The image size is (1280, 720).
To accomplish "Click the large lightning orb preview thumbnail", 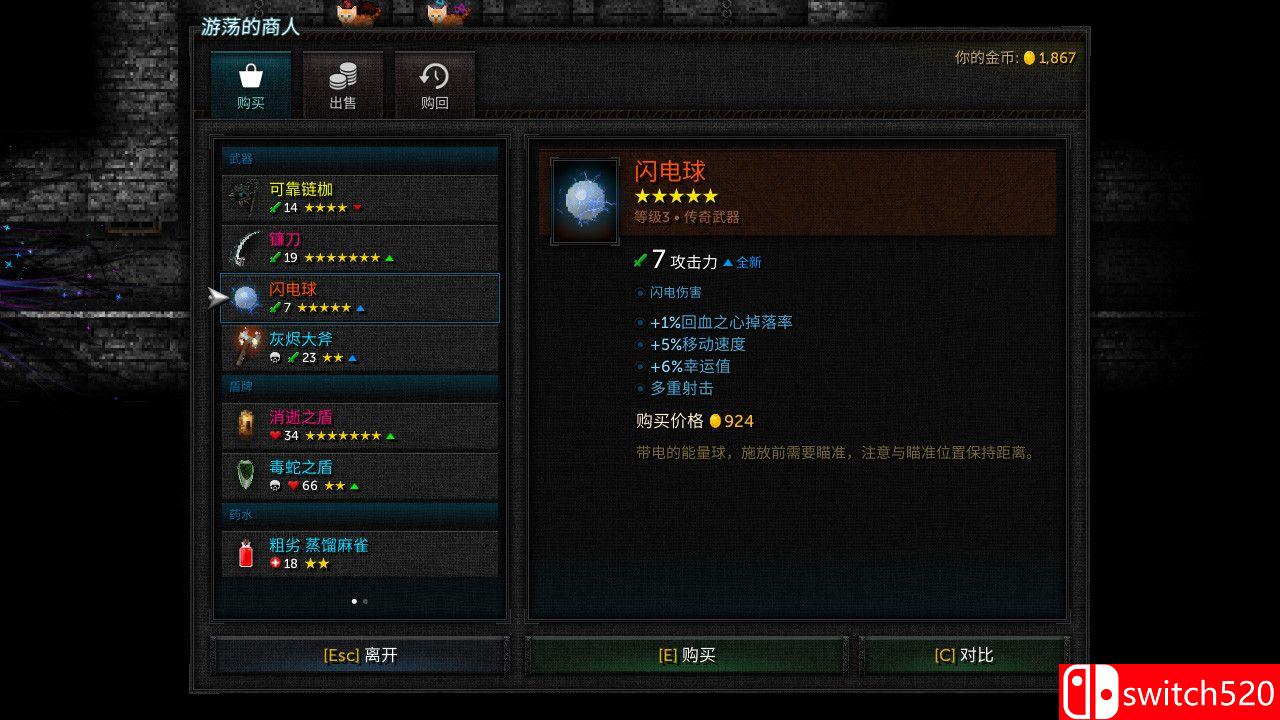I will click(584, 197).
